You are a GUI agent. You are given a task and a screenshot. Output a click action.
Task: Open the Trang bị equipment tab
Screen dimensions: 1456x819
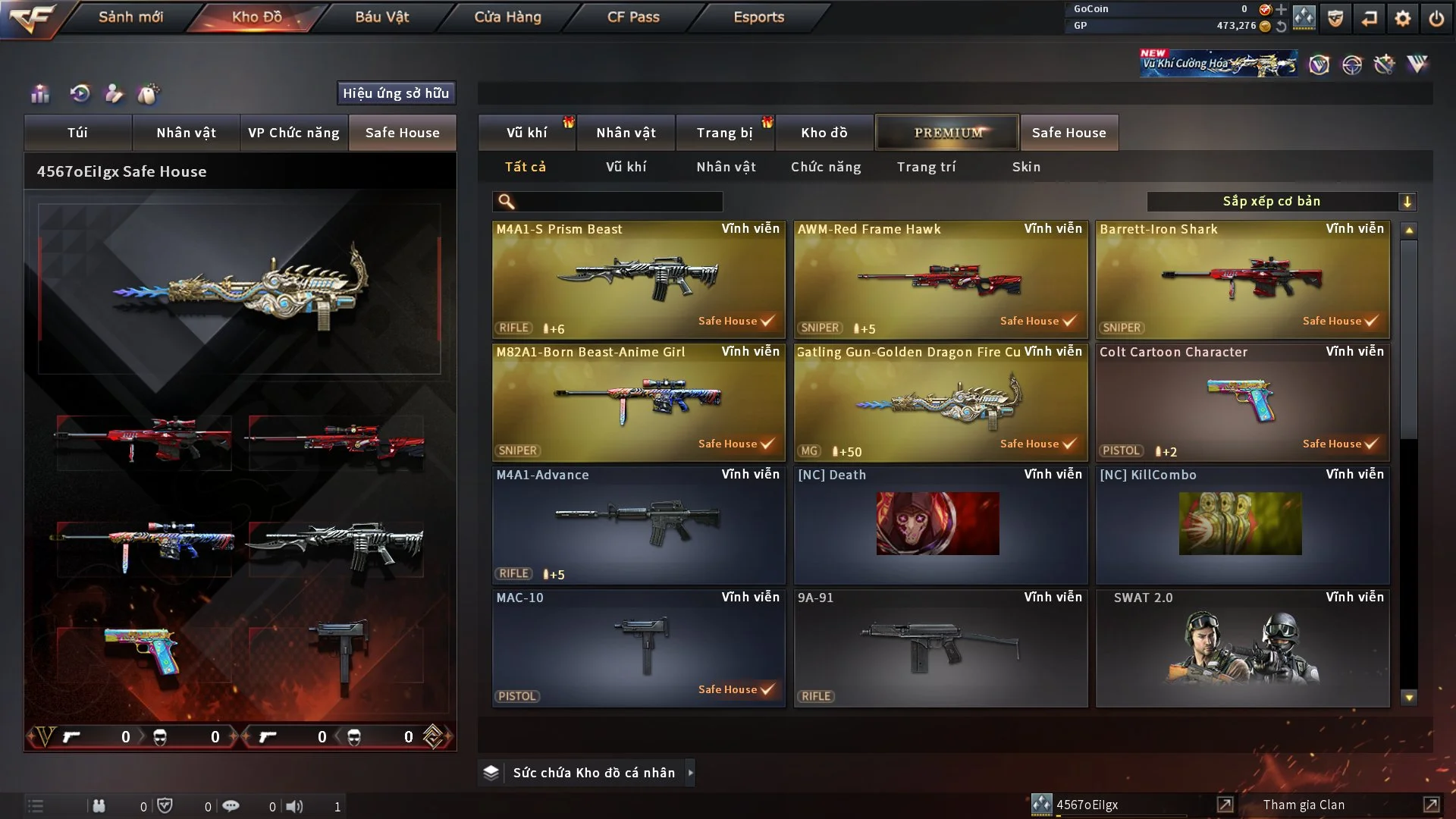pyautogui.click(x=724, y=133)
